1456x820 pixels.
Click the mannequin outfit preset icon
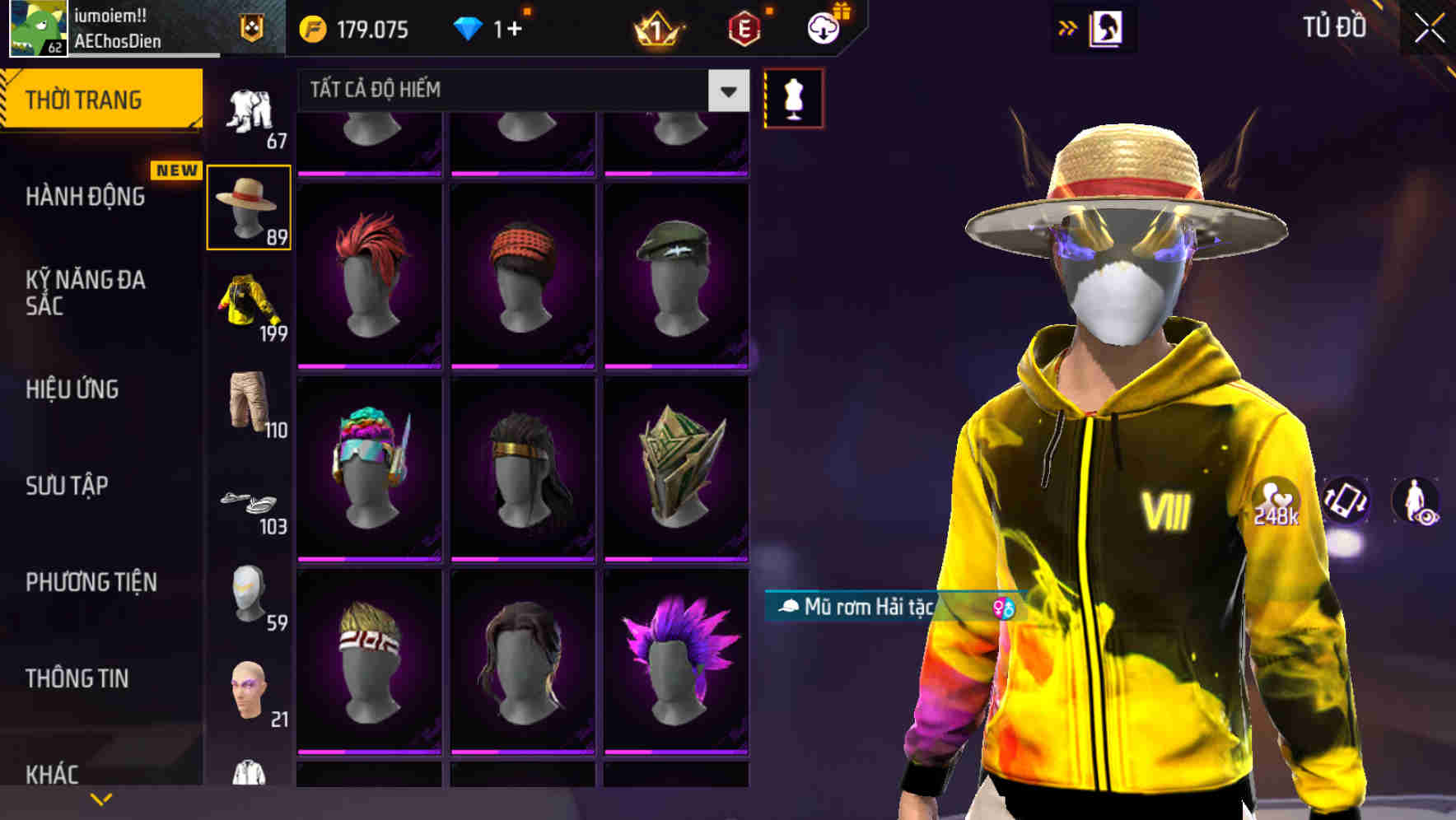pyautogui.click(x=793, y=97)
